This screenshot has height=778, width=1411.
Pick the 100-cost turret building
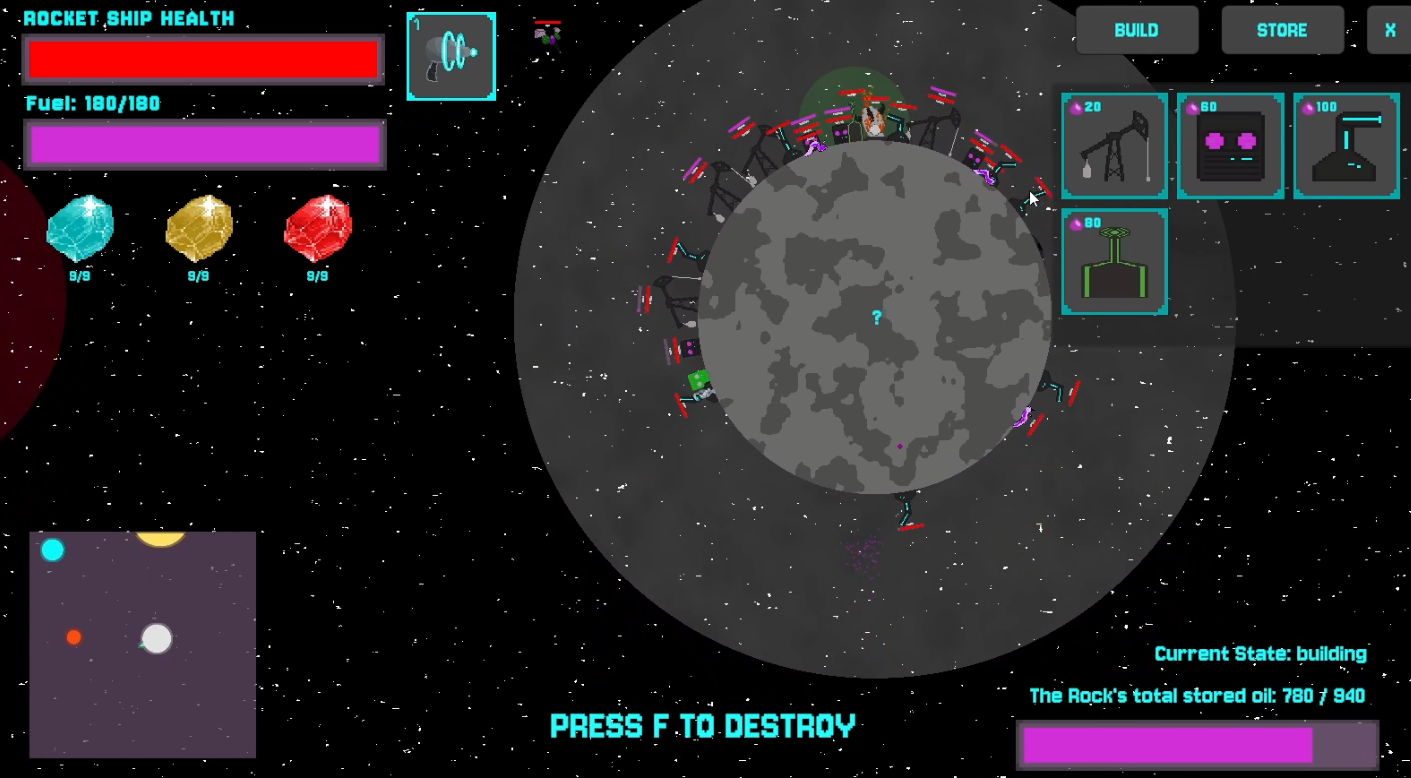point(1346,146)
